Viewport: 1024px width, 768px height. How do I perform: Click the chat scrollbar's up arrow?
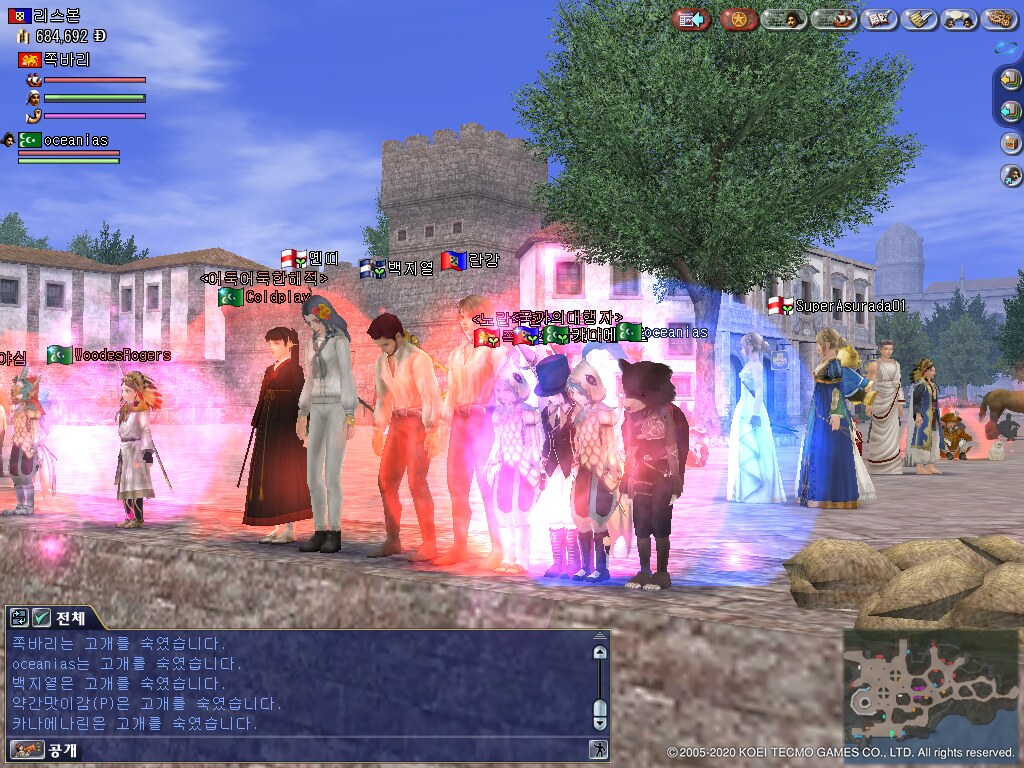tap(600, 653)
